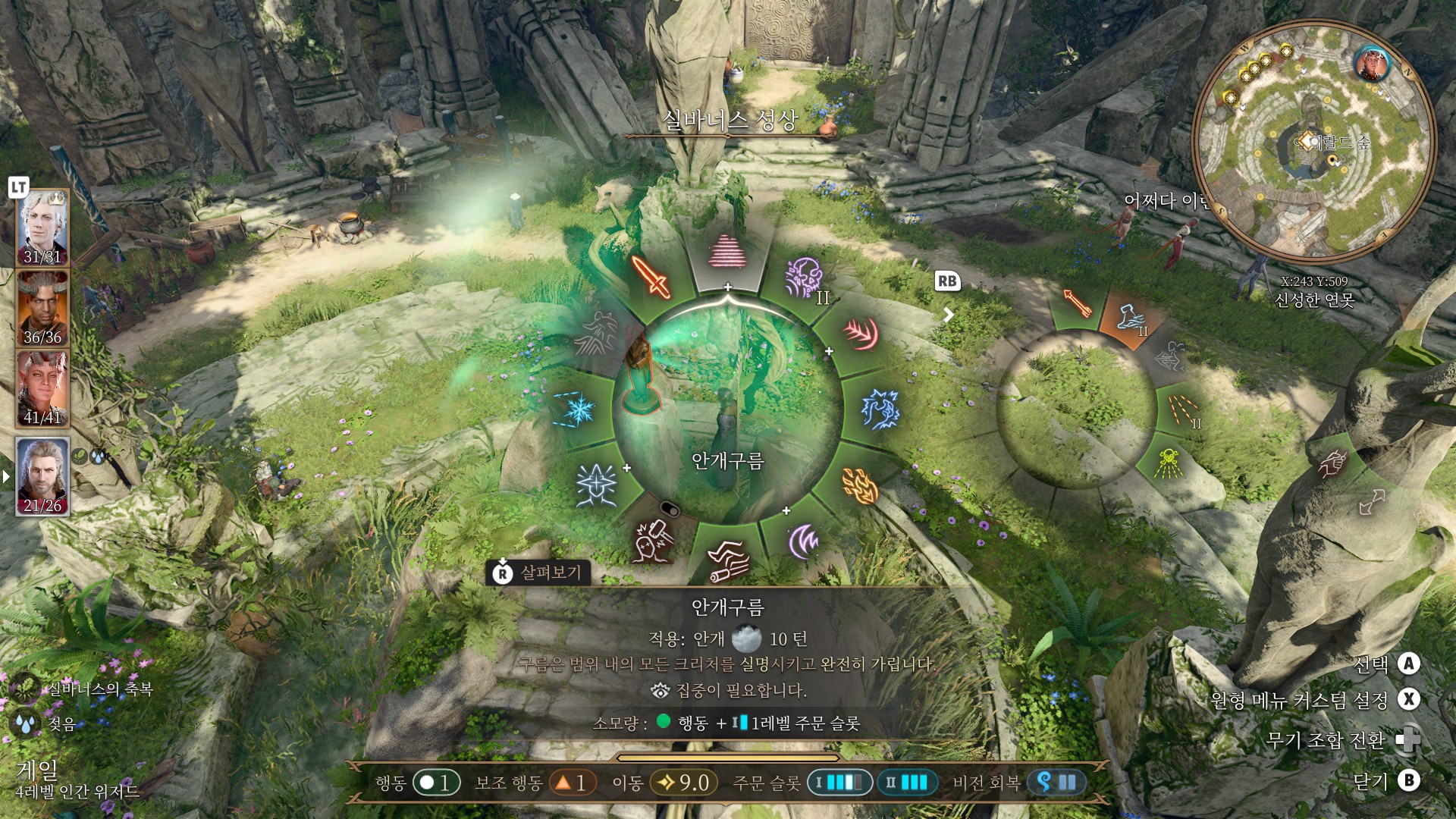Choose the bearded wizard portrait with 21/26
1456x819 pixels.
(42, 476)
